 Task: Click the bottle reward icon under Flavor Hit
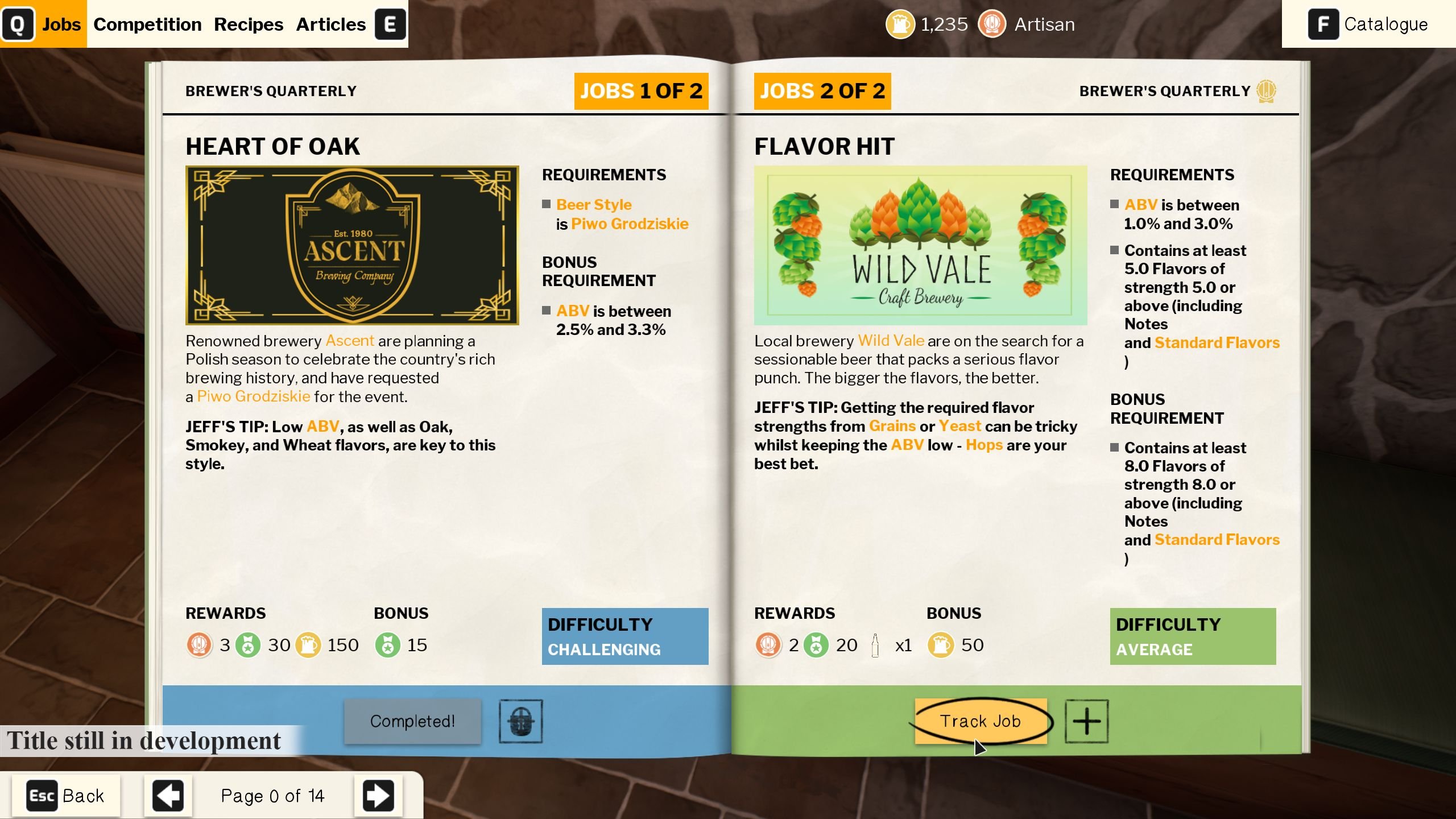(876, 644)
